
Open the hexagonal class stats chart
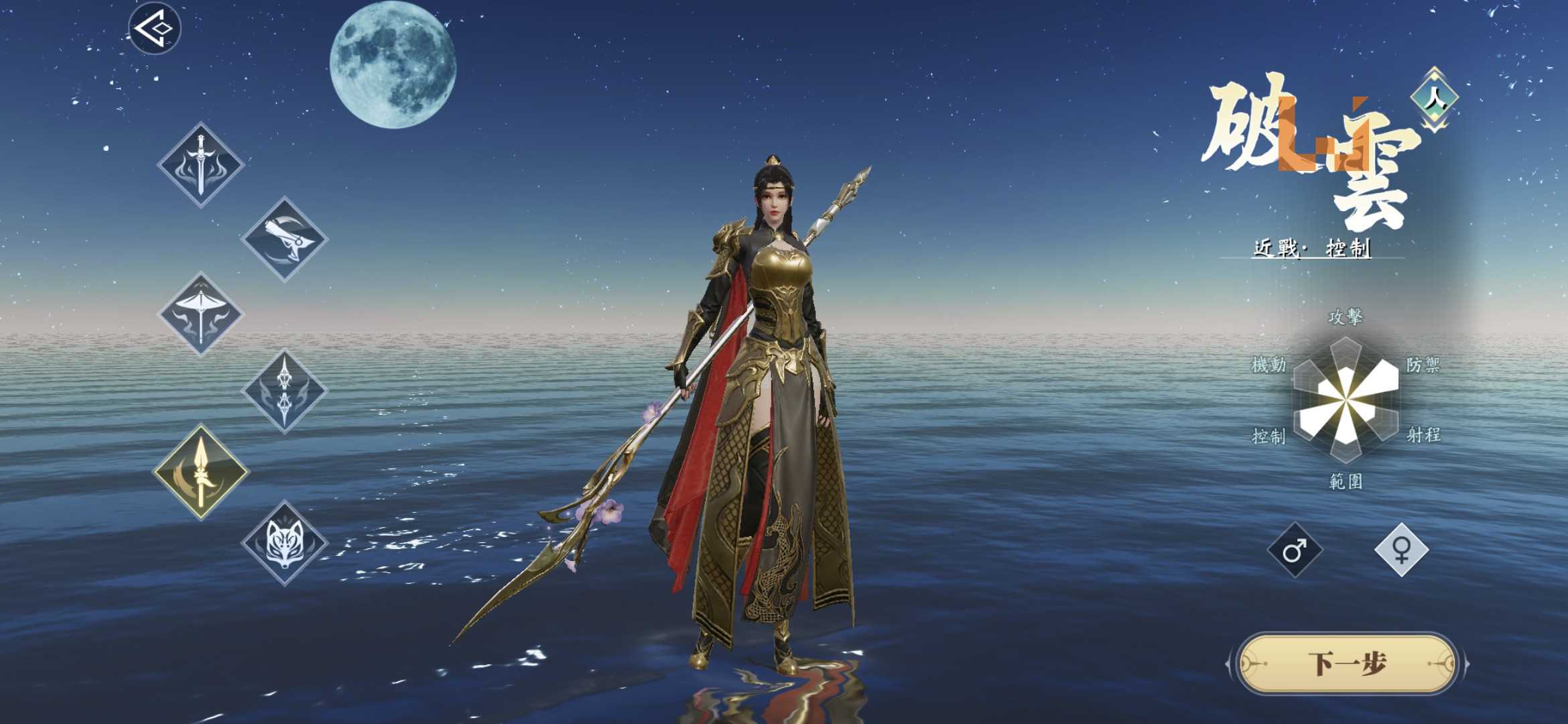pyautogui.click(x=1346, y=400)
